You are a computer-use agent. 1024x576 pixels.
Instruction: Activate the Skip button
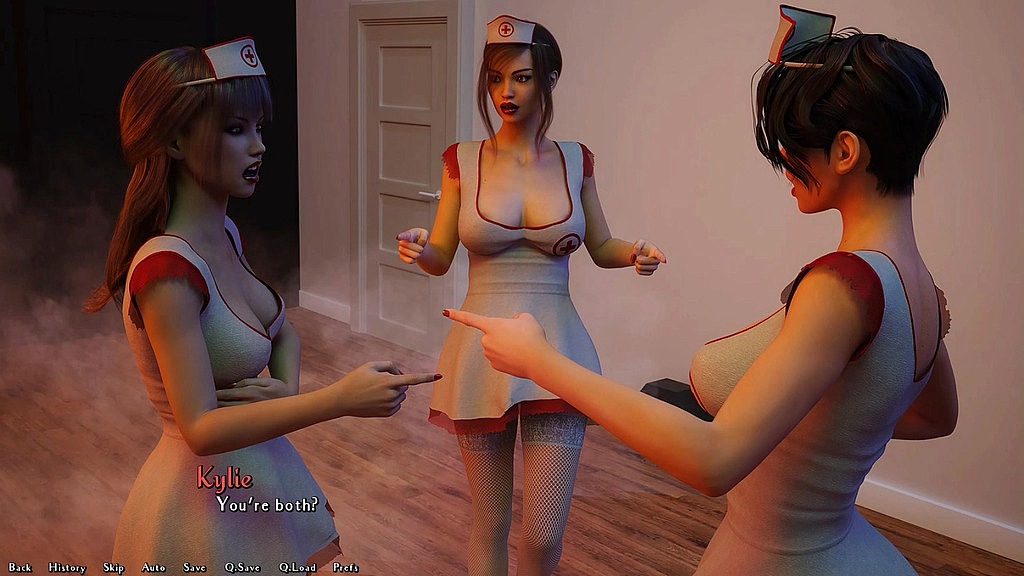(x=113, y=567)
